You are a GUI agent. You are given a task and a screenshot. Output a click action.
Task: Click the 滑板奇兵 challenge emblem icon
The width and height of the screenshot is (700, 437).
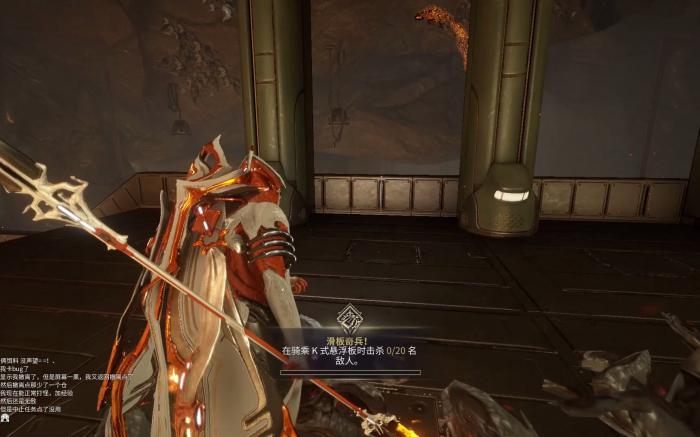(350, 319)
